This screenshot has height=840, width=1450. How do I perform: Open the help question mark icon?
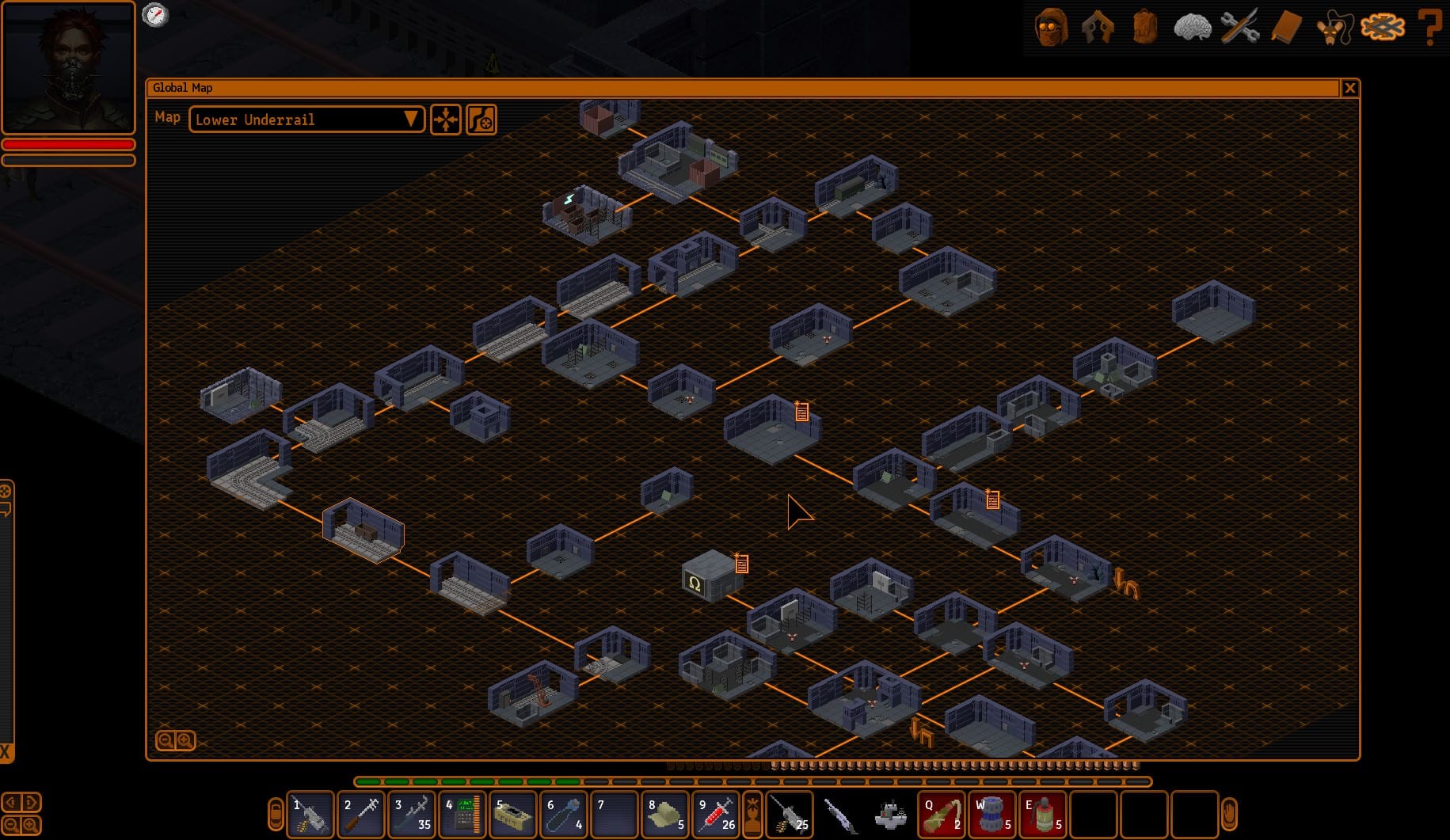click(1429, 28)
